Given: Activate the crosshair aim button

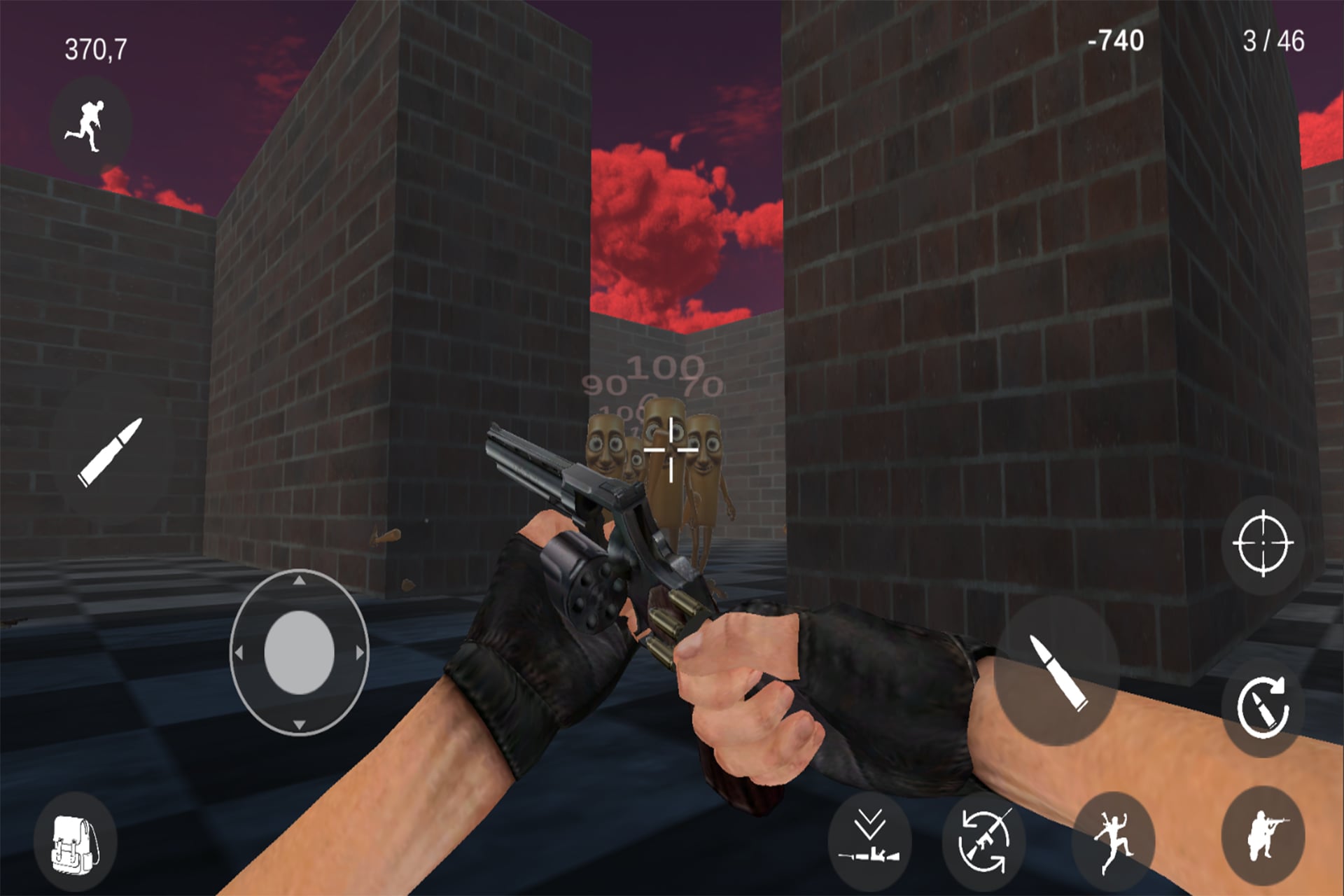Looking at the screenshot, I should click(x=1262, y=544).
